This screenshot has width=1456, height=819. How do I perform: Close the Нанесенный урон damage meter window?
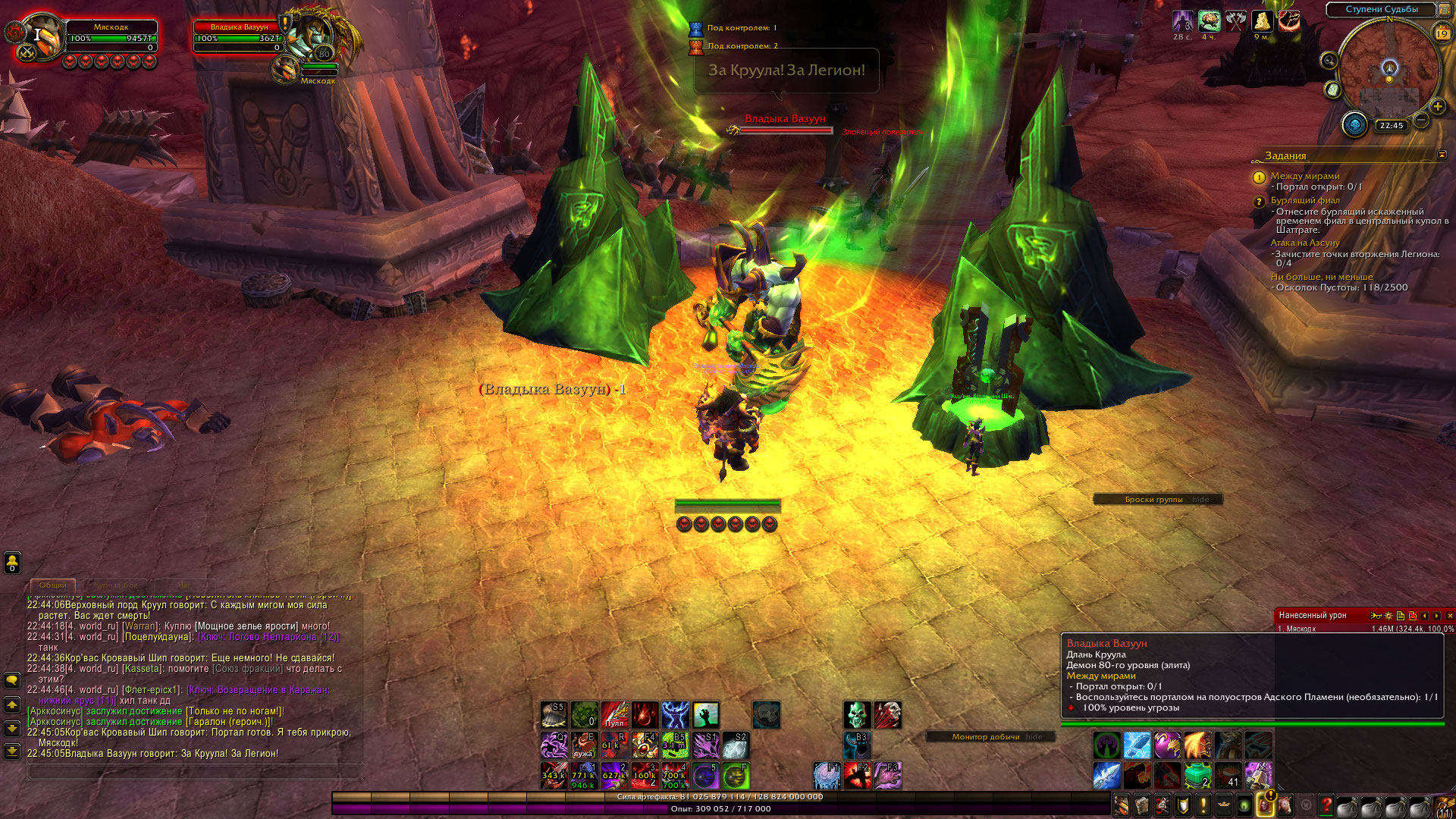[1449, 616]
